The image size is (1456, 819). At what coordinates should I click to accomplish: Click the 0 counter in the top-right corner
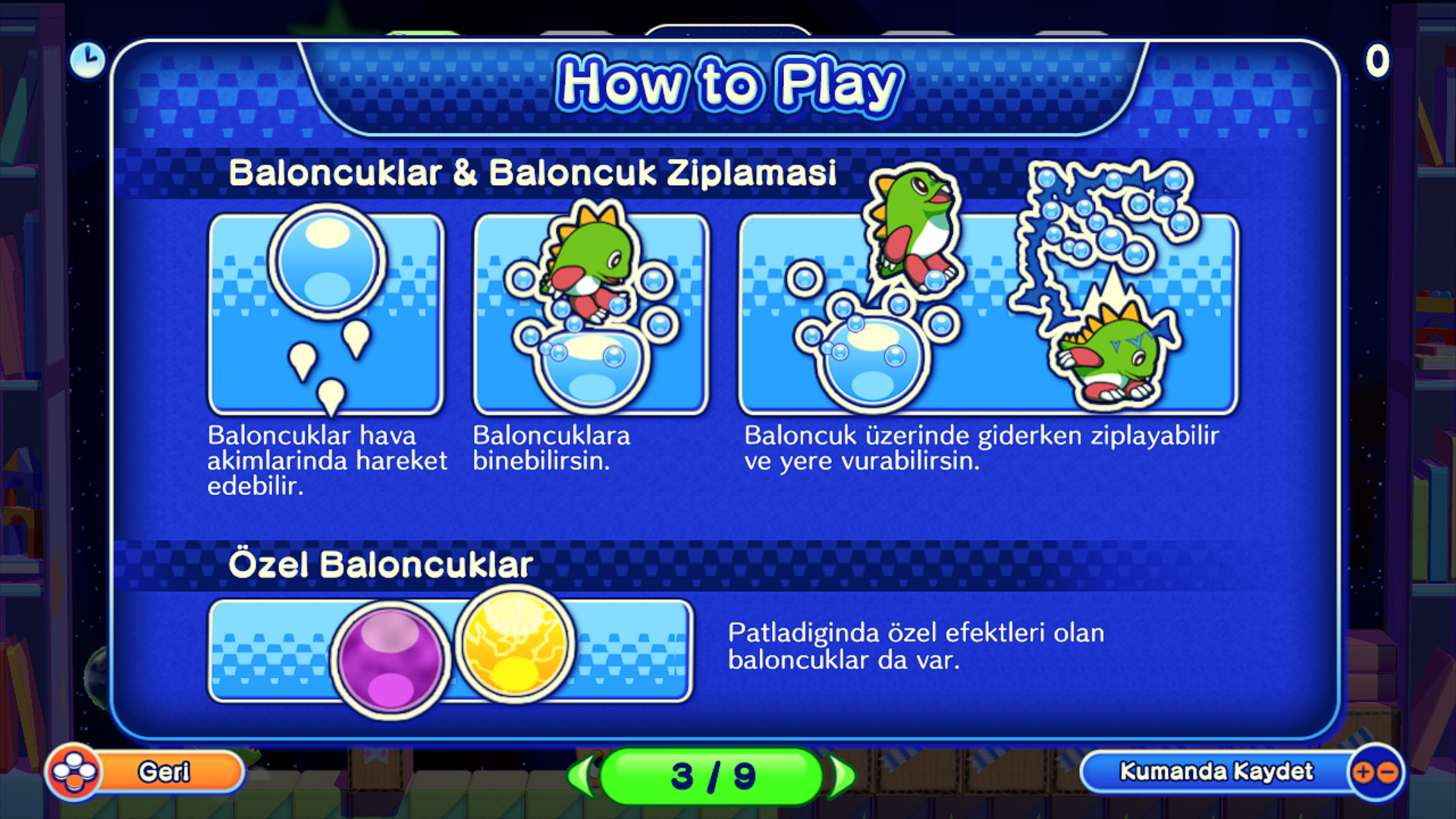[1377, 61]
